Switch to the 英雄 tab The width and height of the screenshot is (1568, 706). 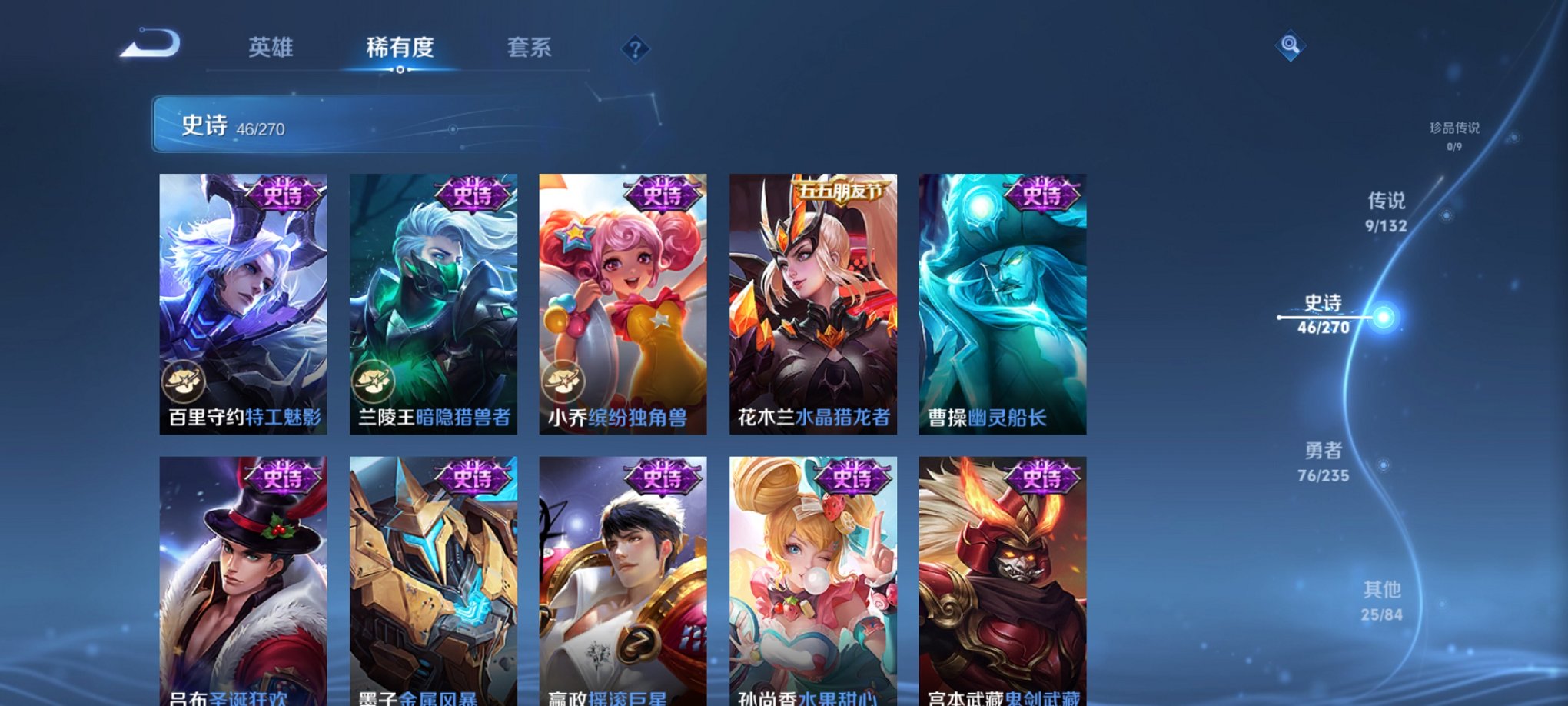coord(271,48)
